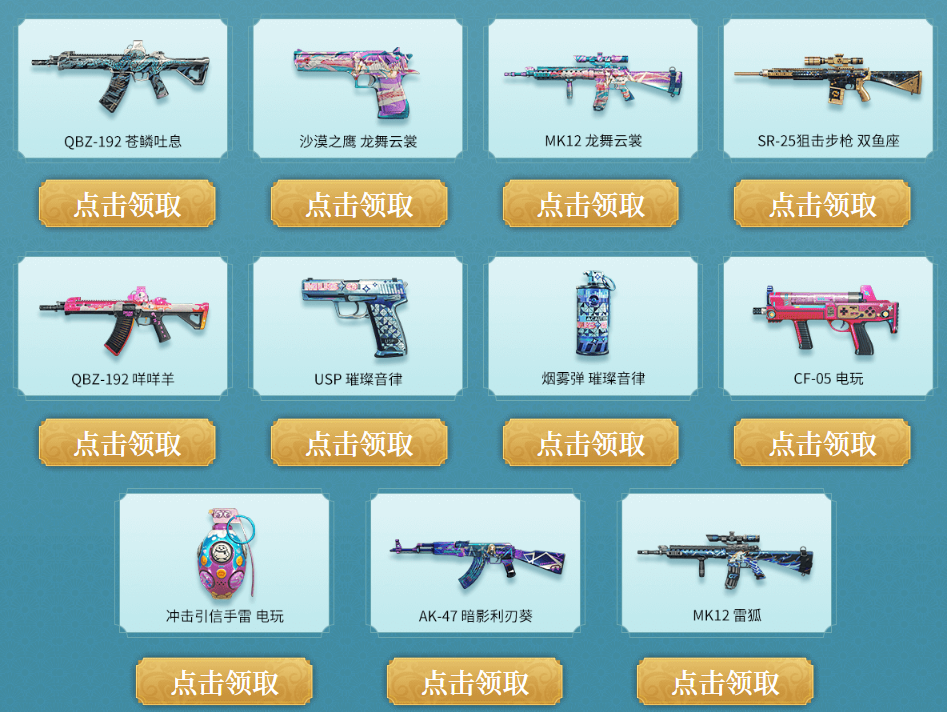Select the AK-47 暗影利刃葵 weapon card
The image size is (947, 712).
coord(475,562)
